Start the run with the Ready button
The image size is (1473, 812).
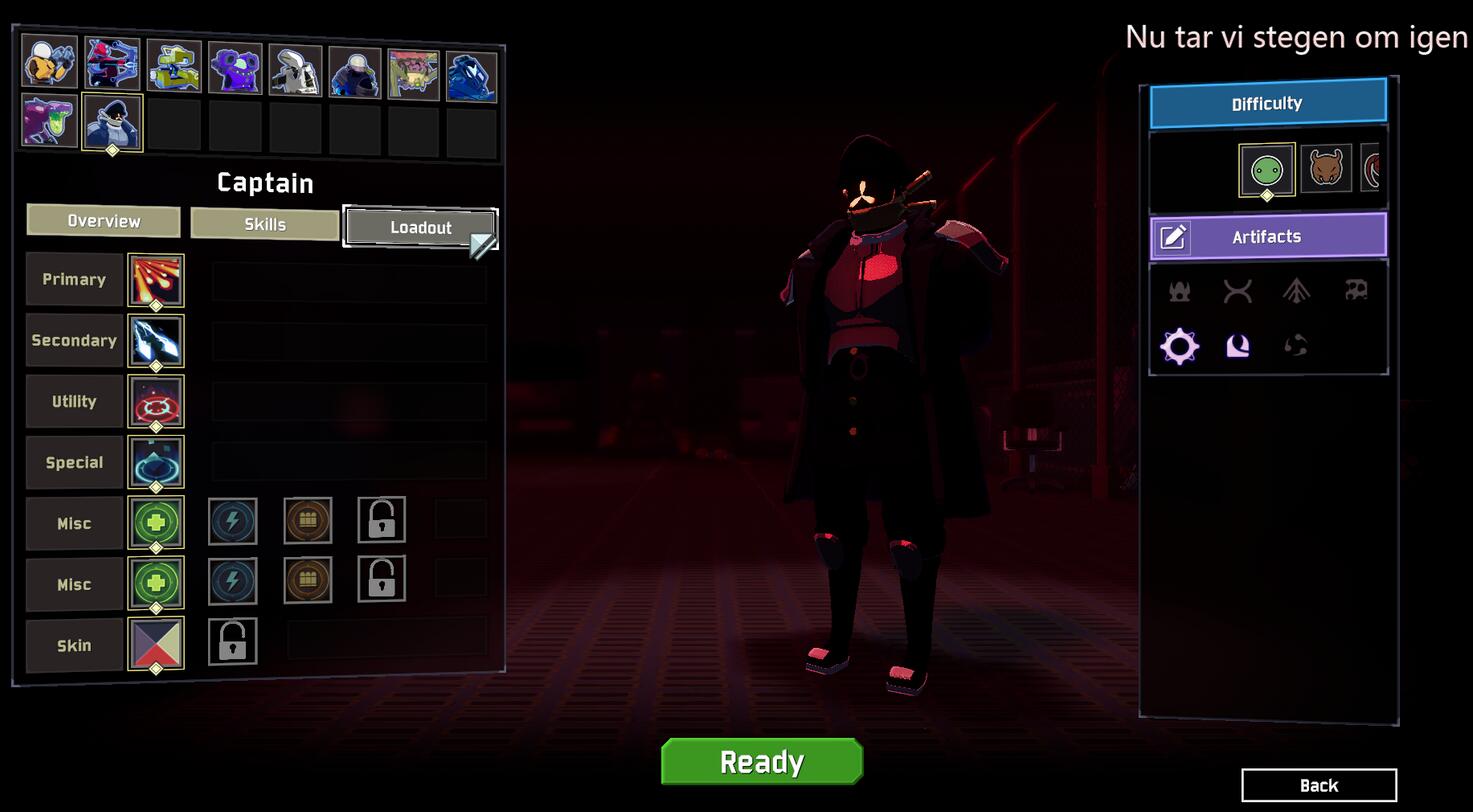(761, 762)
